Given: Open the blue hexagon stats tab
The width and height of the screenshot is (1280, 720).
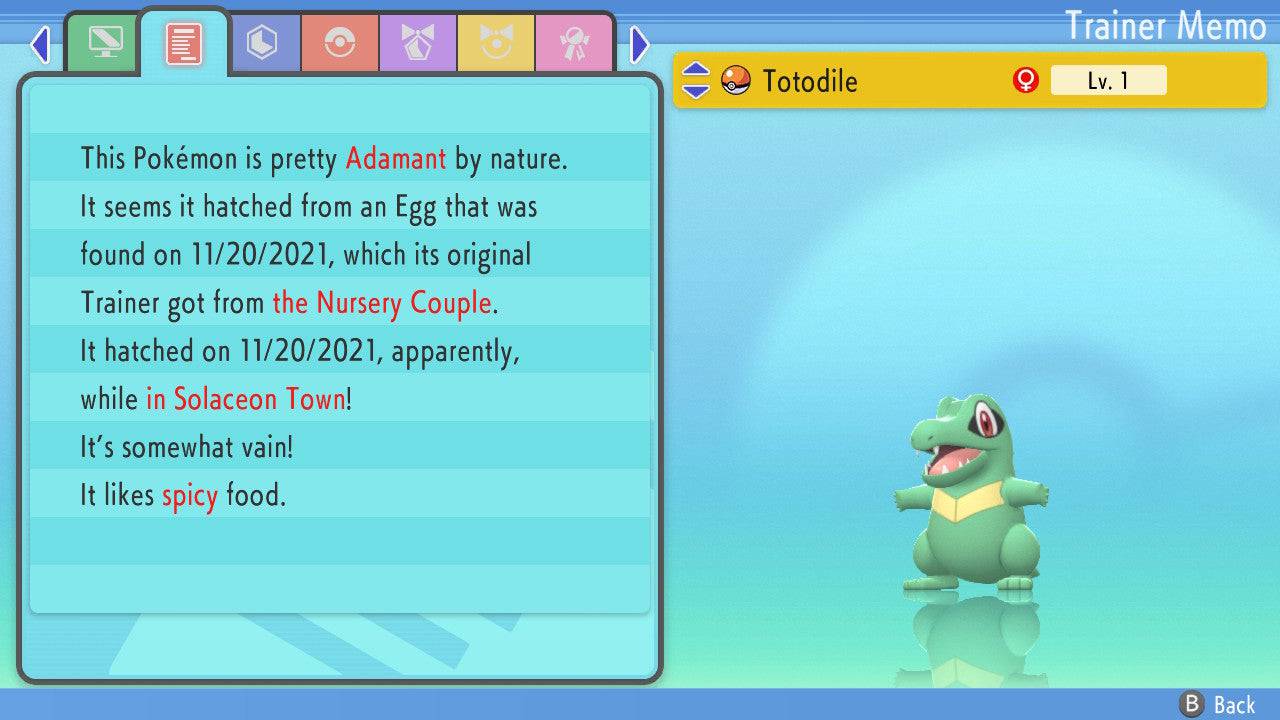Looking at the screenshot, I should pos(262,43).
